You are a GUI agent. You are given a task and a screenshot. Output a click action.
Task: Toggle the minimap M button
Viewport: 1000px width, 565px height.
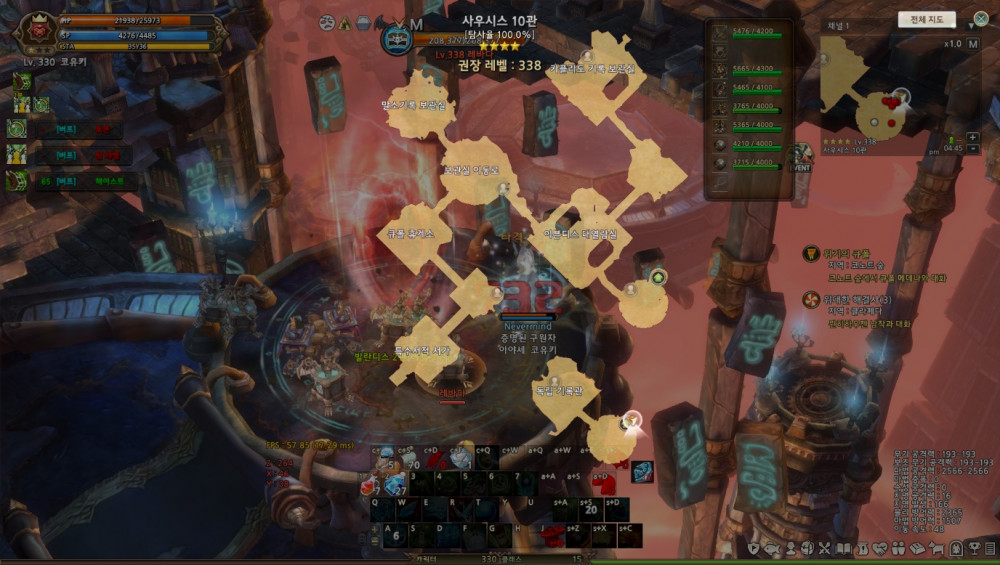click(x=972, y=44)
